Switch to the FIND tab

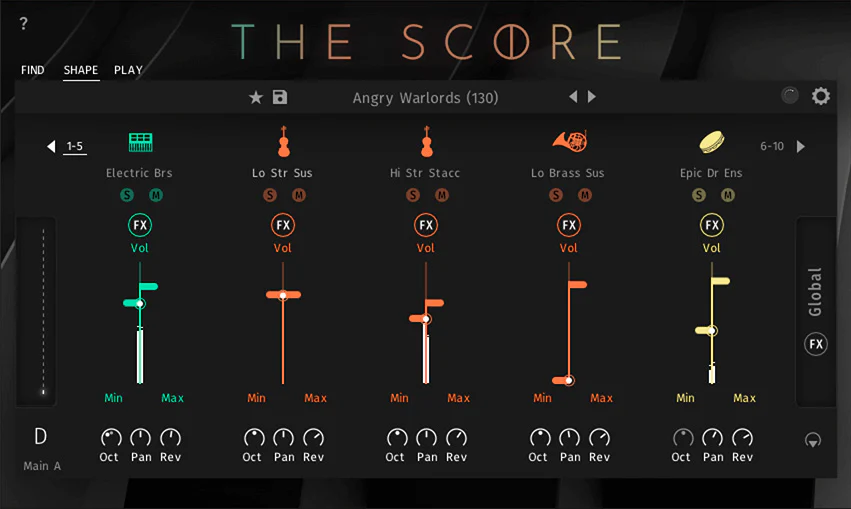[33, 70]
